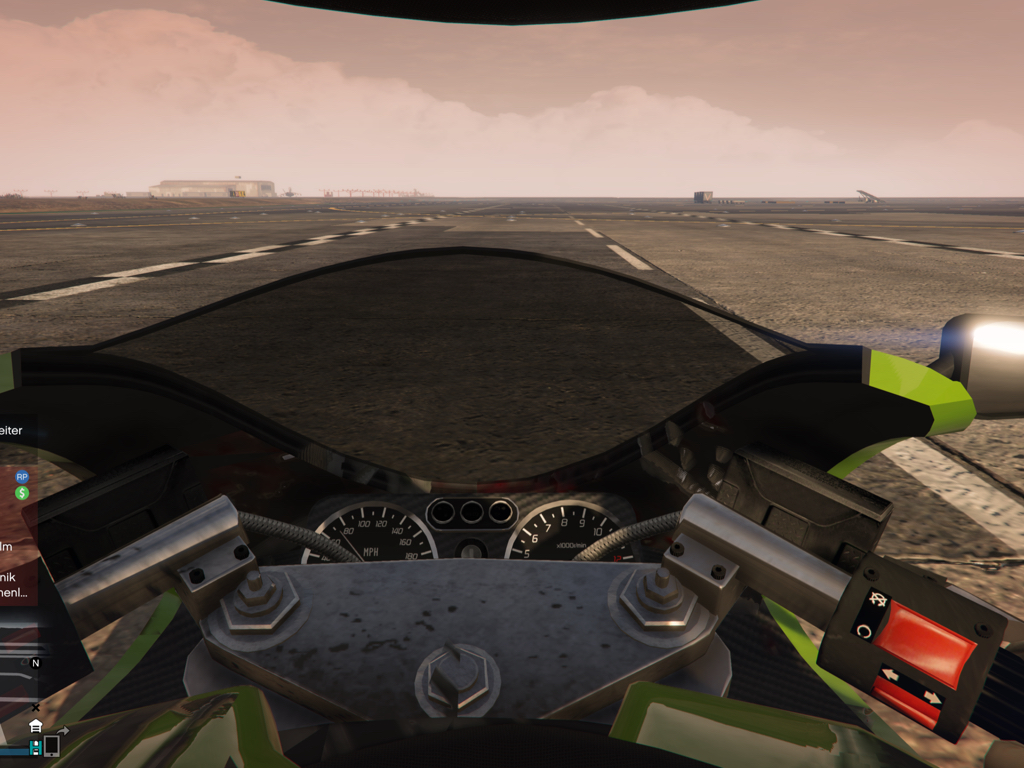Click the teal floppy disk icon
The width and height of the screenshot is (1024, 768).
click(x=35, y=747)
